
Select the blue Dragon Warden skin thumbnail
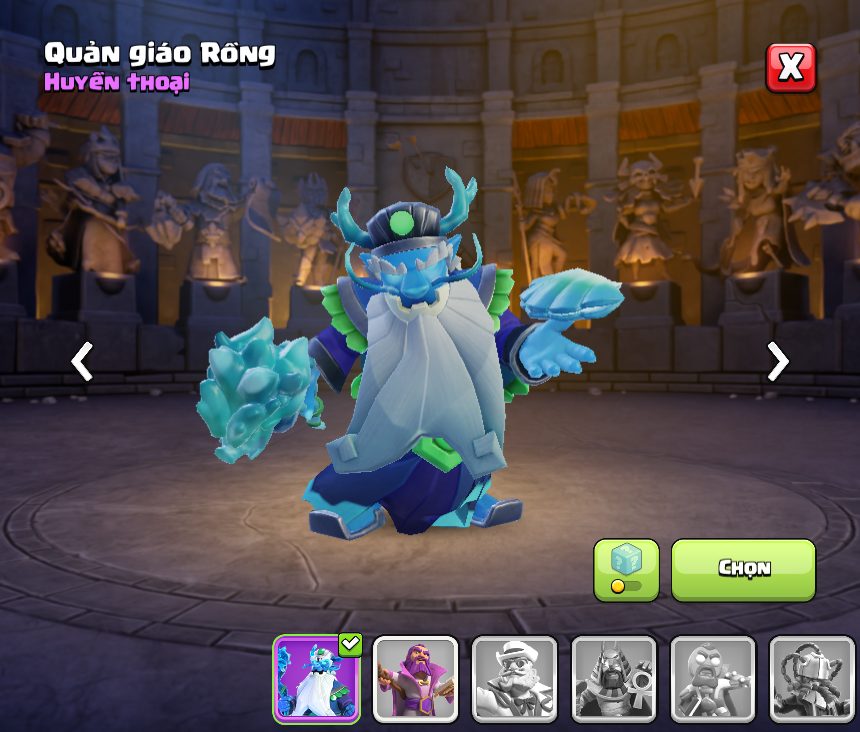pos(316,679)
